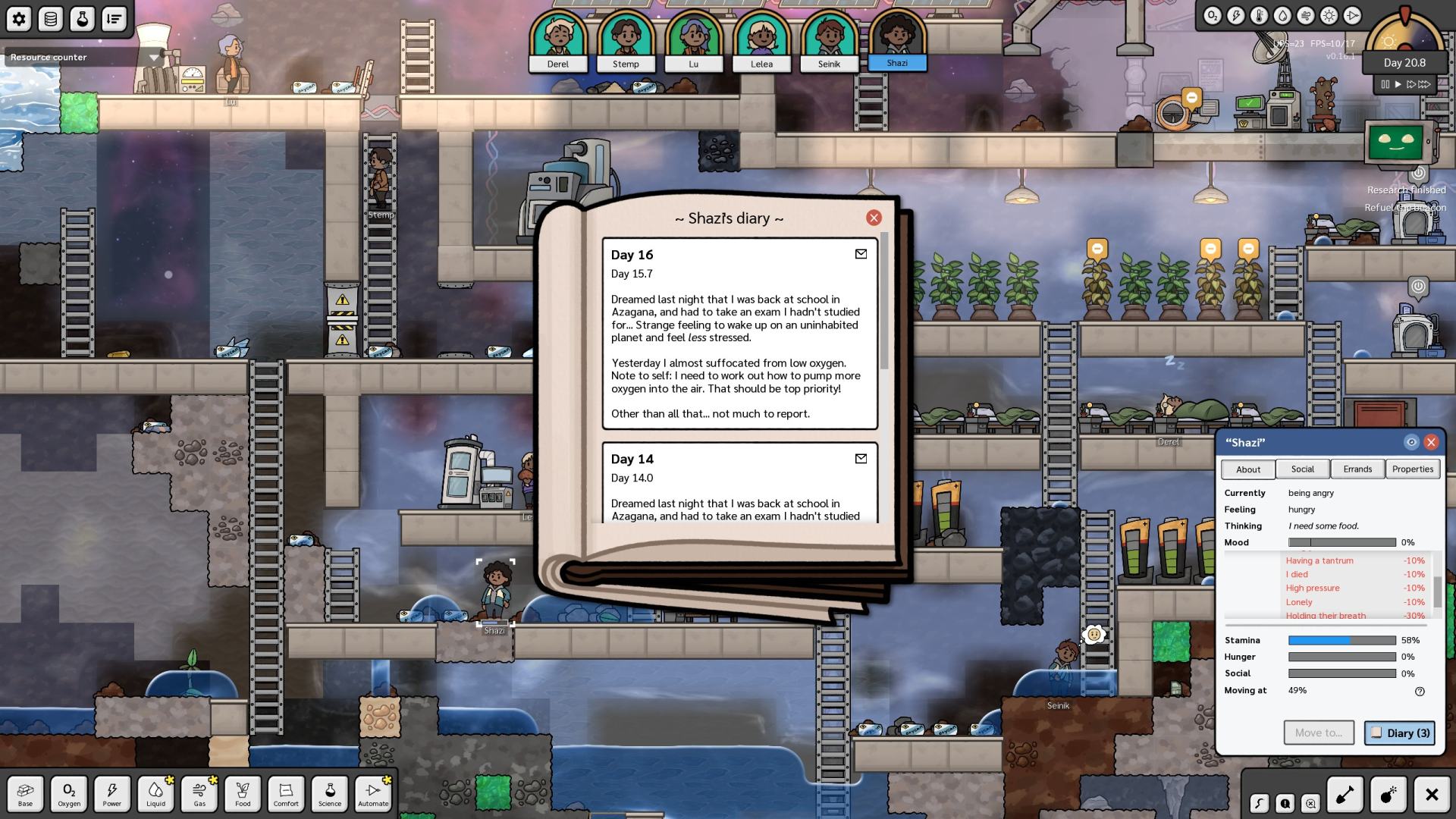Image resolution: width=1456 pixels, height=819 pixels.
Task: Open the settings gear menu
Action: coord(19,19)
